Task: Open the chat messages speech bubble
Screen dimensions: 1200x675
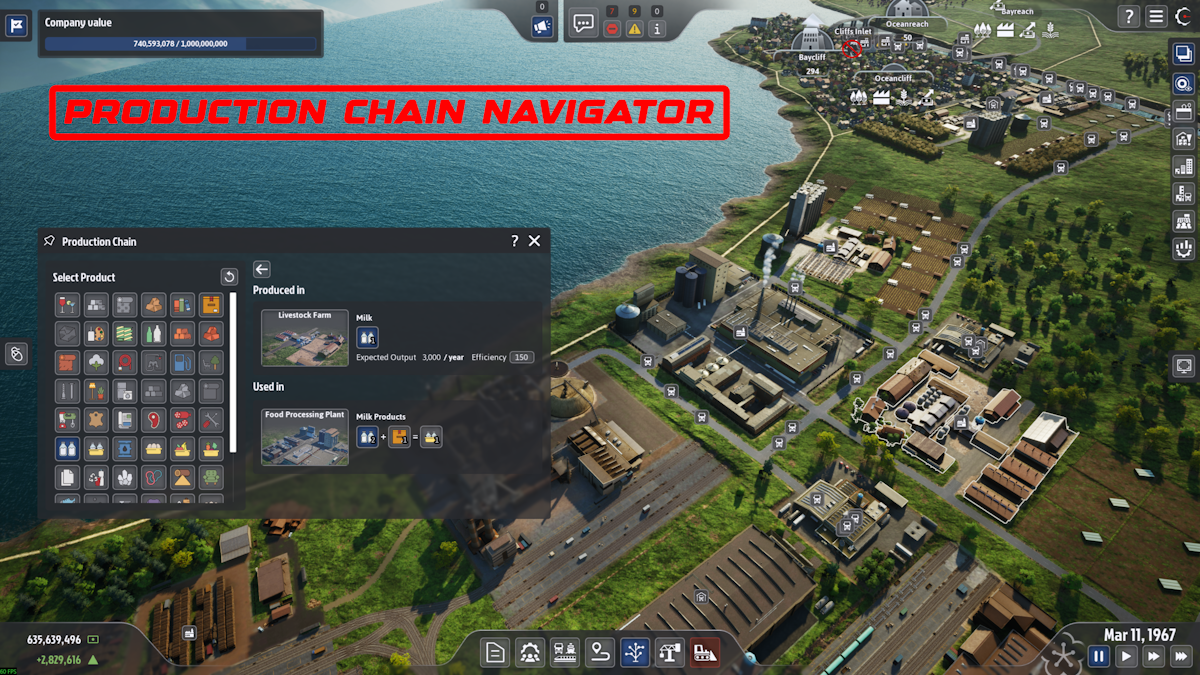Action: (x=583, y=23)
